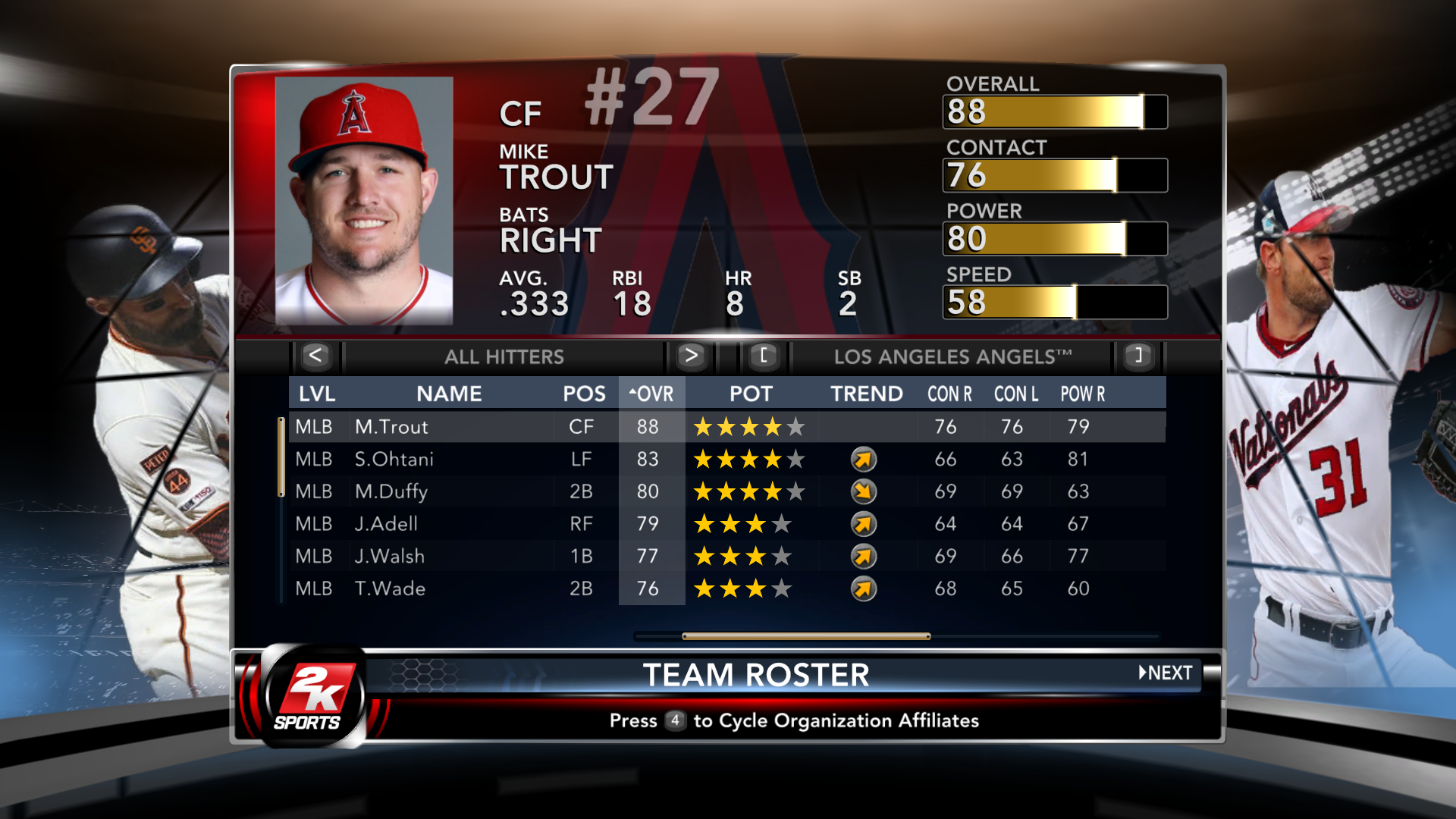Switch to next team with right bracket

[1137, 356]
